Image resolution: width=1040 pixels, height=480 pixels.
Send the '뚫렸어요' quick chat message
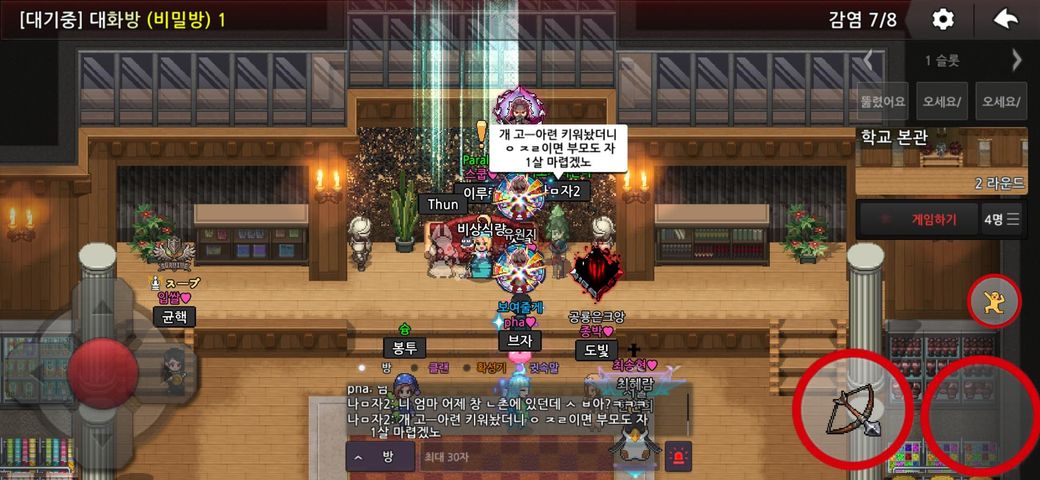tap(882, 101)
